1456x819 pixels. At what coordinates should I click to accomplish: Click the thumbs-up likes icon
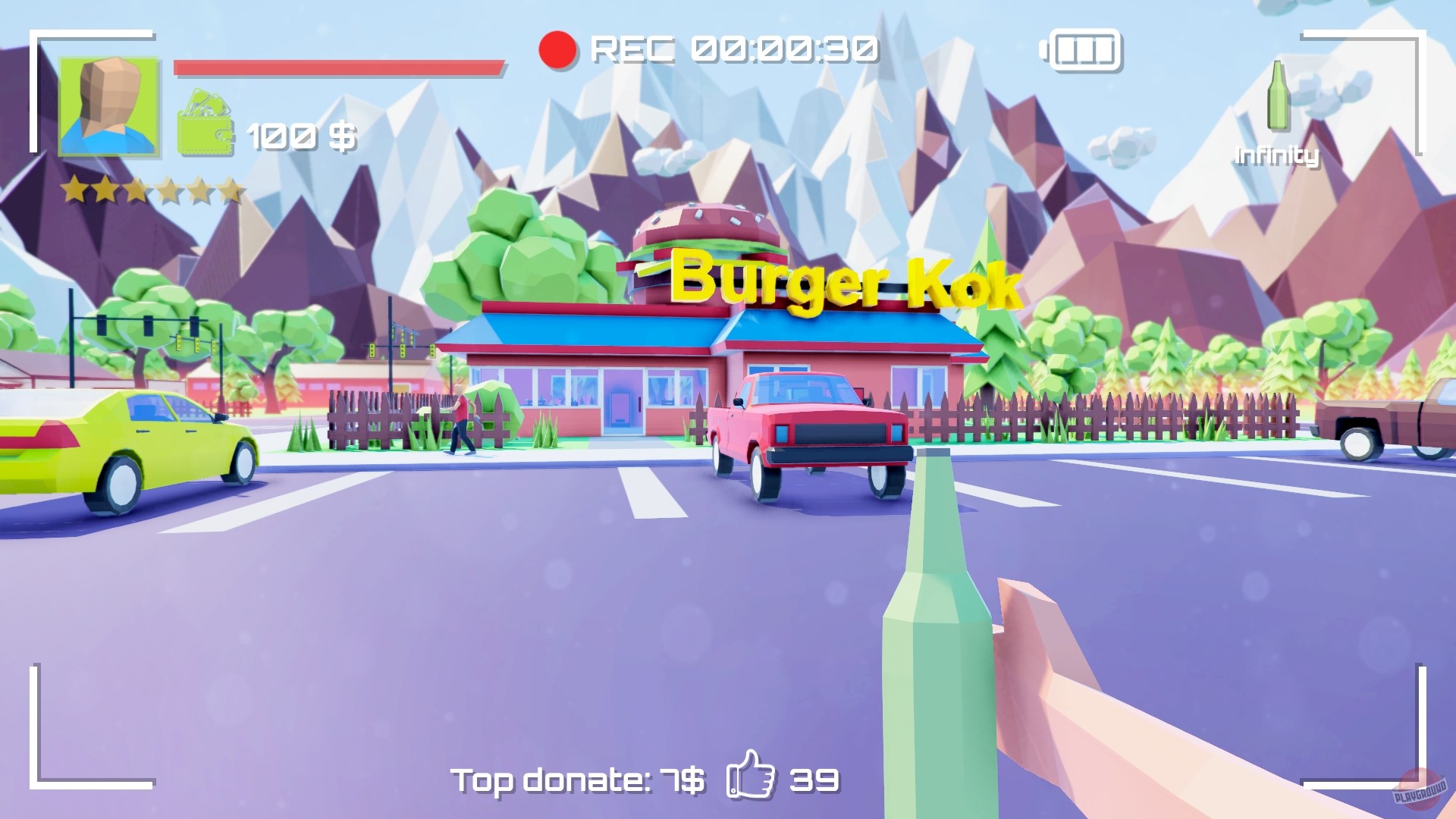751,779
